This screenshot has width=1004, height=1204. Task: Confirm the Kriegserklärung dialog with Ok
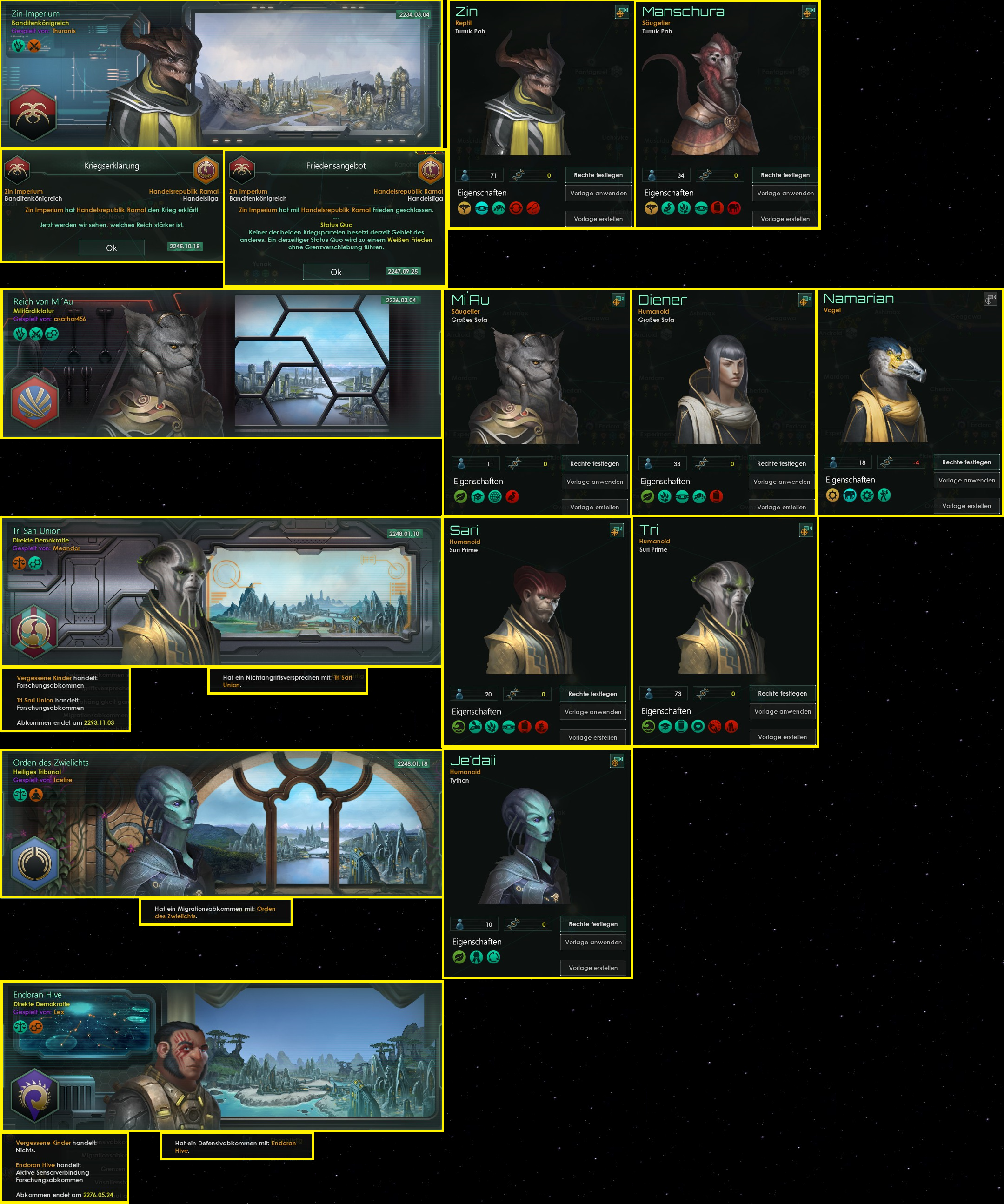click(111, 247)
